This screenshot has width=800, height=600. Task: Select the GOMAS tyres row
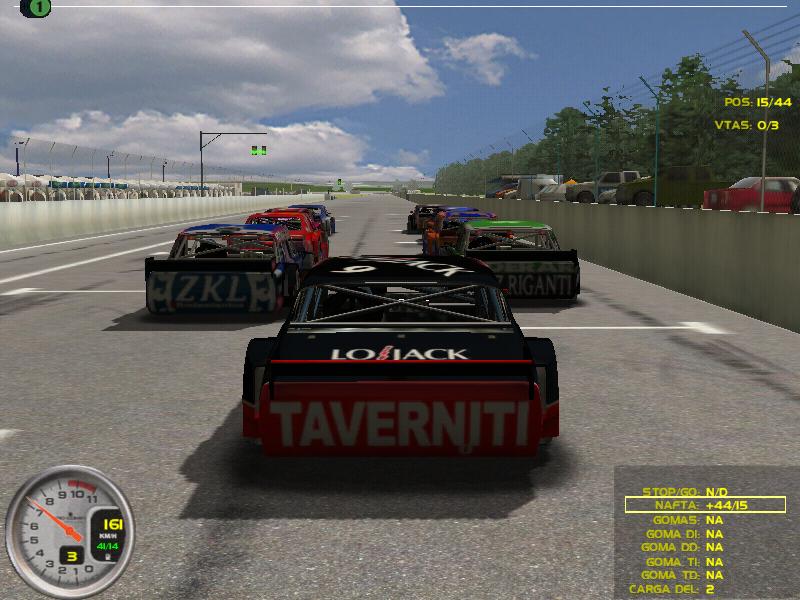(x=690, y=520)
